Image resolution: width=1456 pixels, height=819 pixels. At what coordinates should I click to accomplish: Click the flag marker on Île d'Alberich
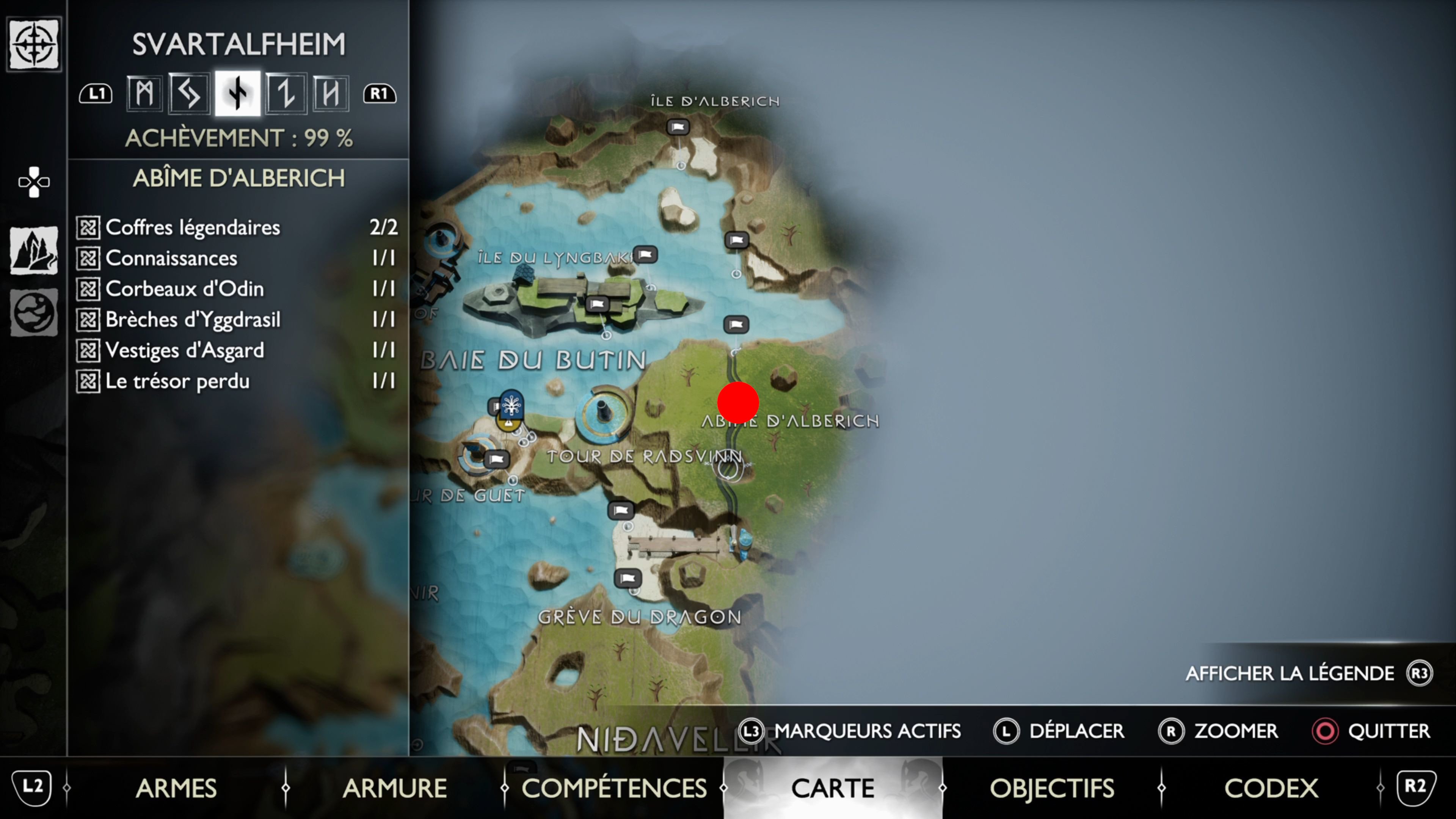[x=678, y=127]
